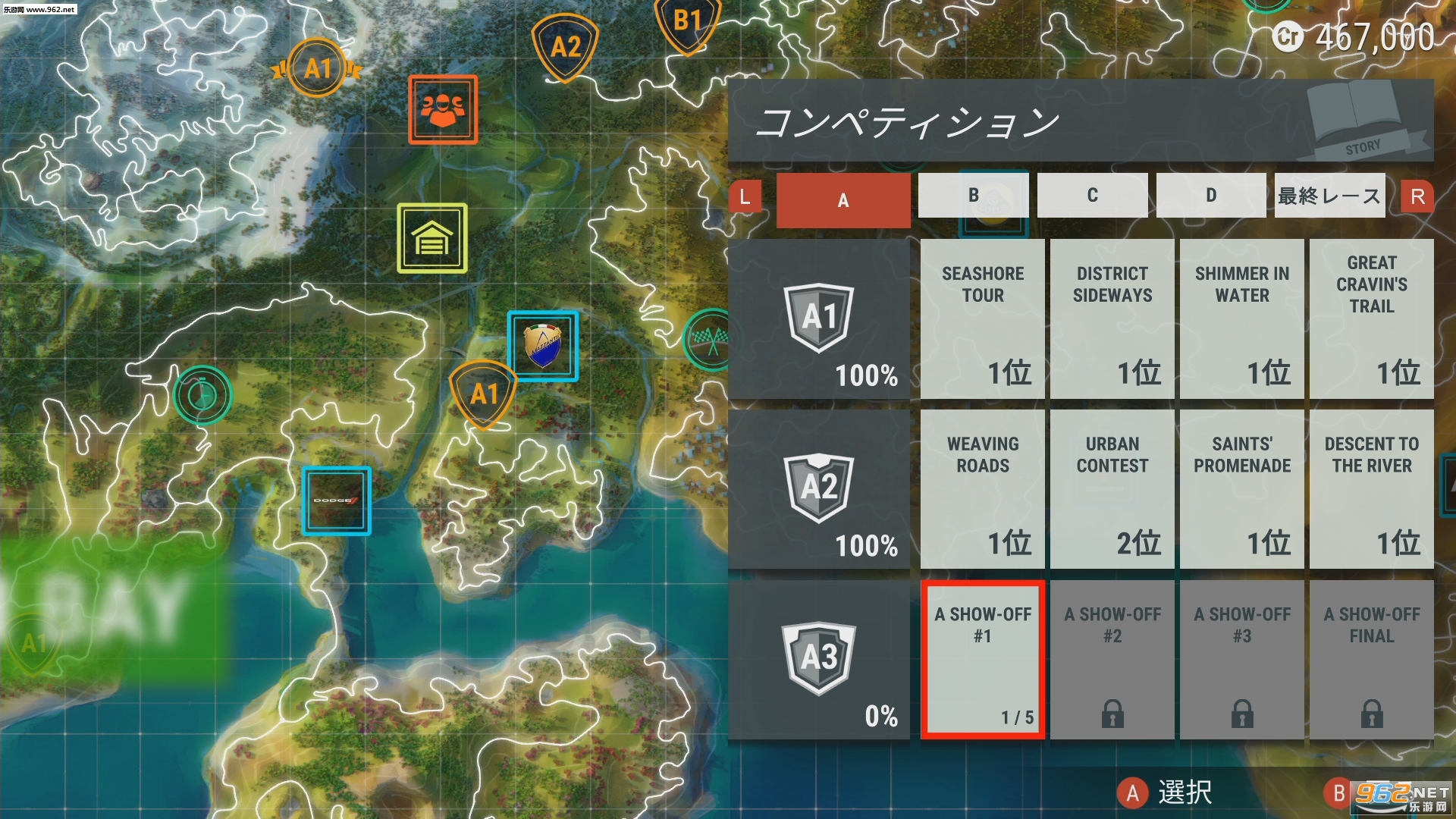Select the Saints' Promenade race
Image resolution: width=1456 pixels, height=819 pixels.
tap(1242, 489)
